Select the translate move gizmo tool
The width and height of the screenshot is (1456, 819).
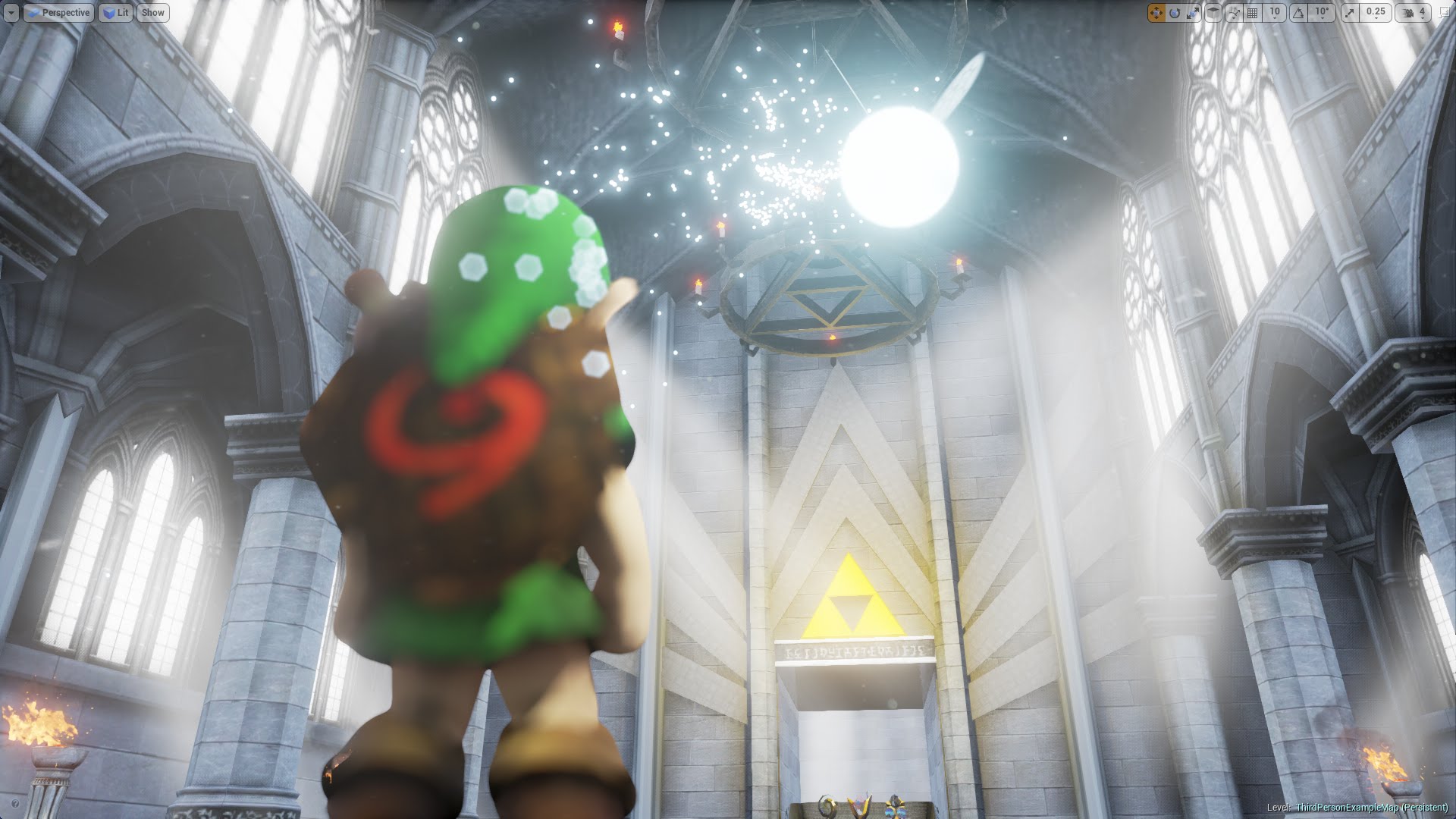[x=1156, y=13]
